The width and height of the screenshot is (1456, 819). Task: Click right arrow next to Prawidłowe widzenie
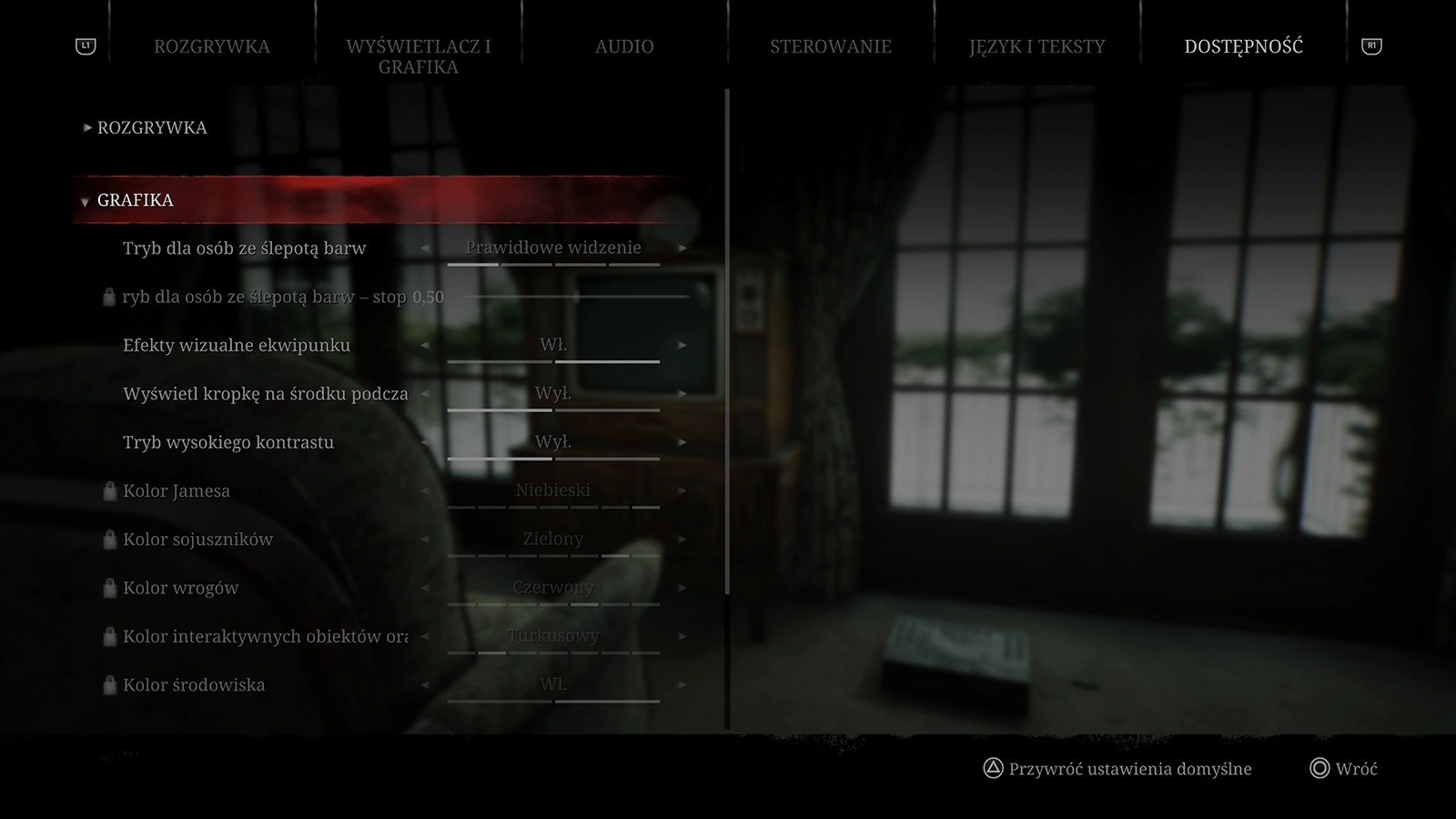(x=682, y=248)
